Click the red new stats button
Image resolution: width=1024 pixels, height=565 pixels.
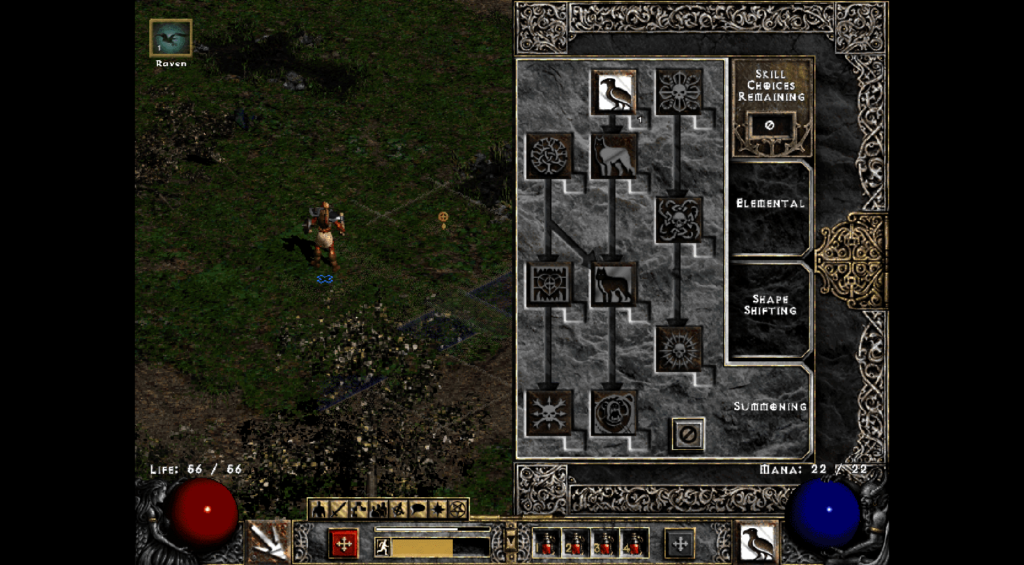(x=343, y=543)
